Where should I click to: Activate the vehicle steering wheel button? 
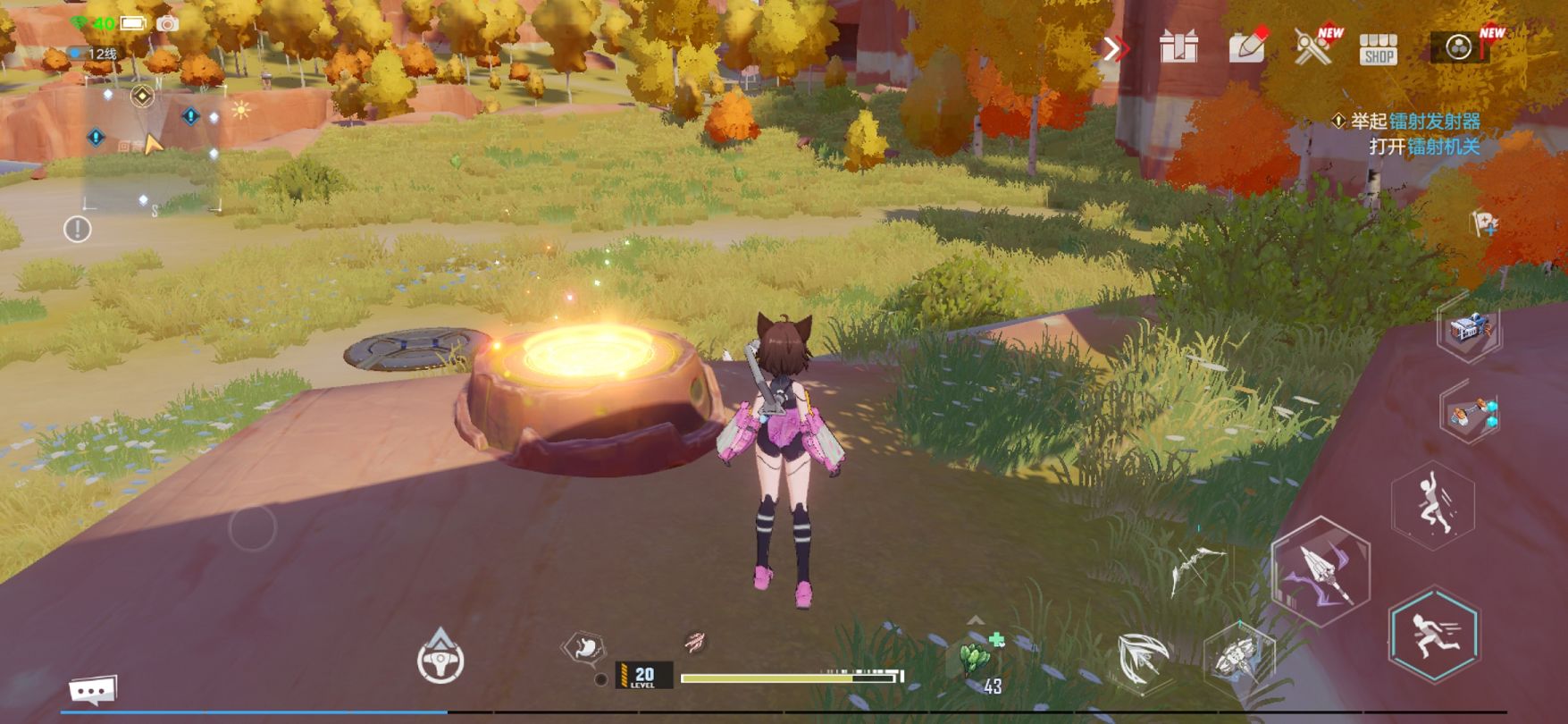pos(440,659)
